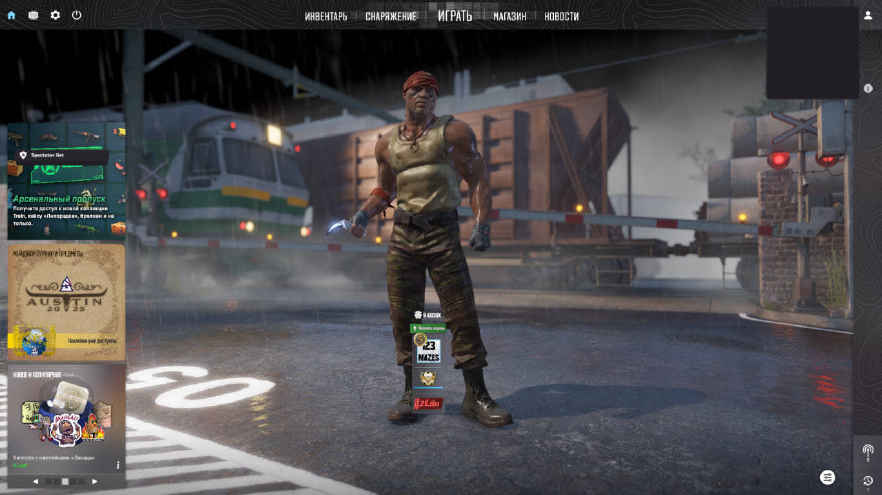
Task: Open the friends profile icon
Action: [867, 15]
